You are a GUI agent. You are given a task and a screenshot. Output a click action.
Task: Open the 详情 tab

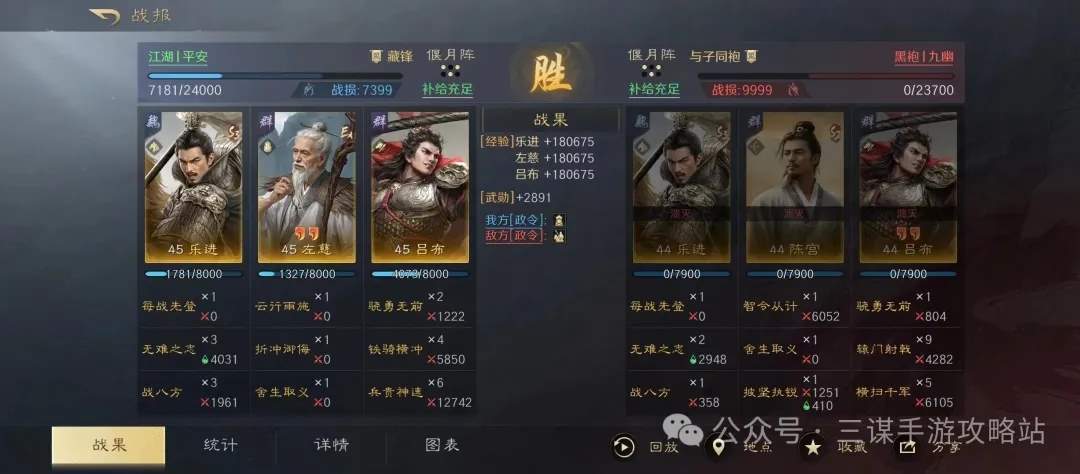[331, 445]
